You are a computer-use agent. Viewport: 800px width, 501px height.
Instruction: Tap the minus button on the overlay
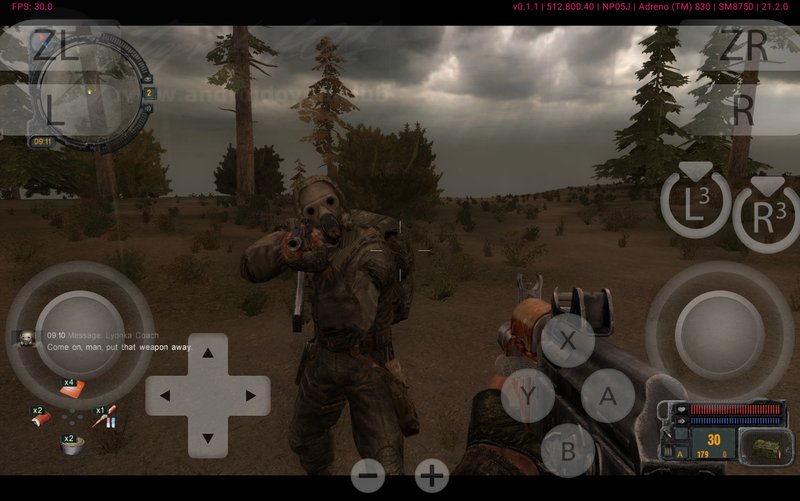[x=368, y=476]
